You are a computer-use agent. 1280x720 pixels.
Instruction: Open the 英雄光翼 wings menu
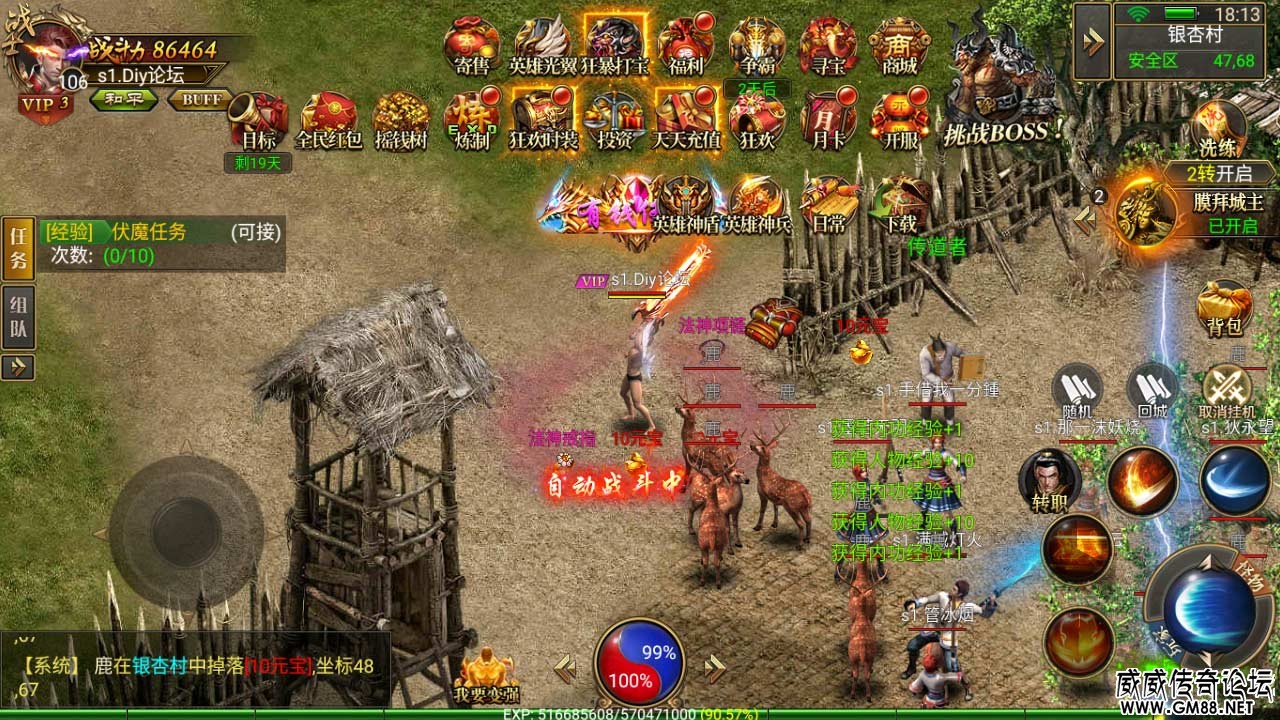pos(542,44)
